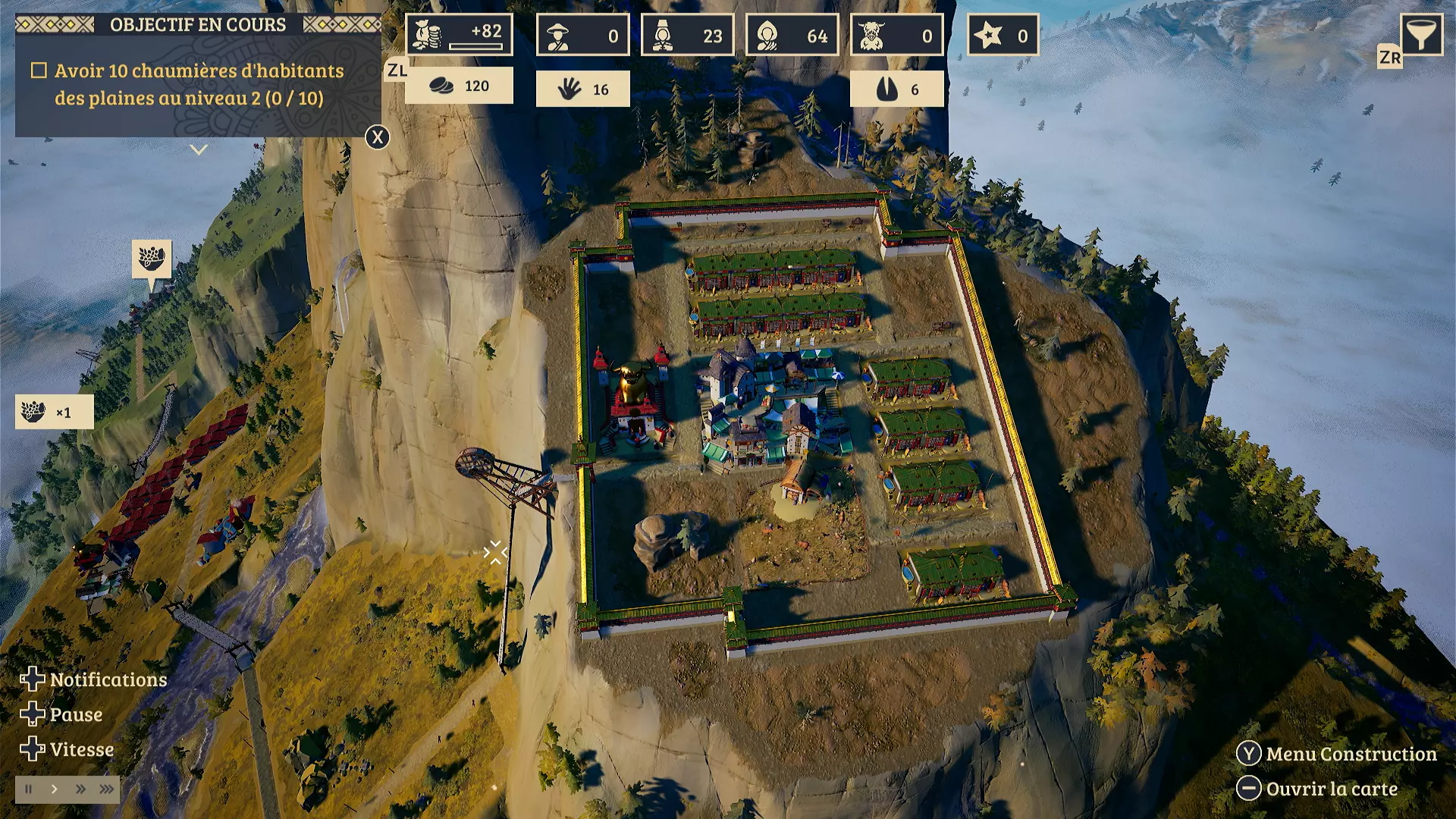
Task: Open the star prestige counter
Action: coord(1003,35)
